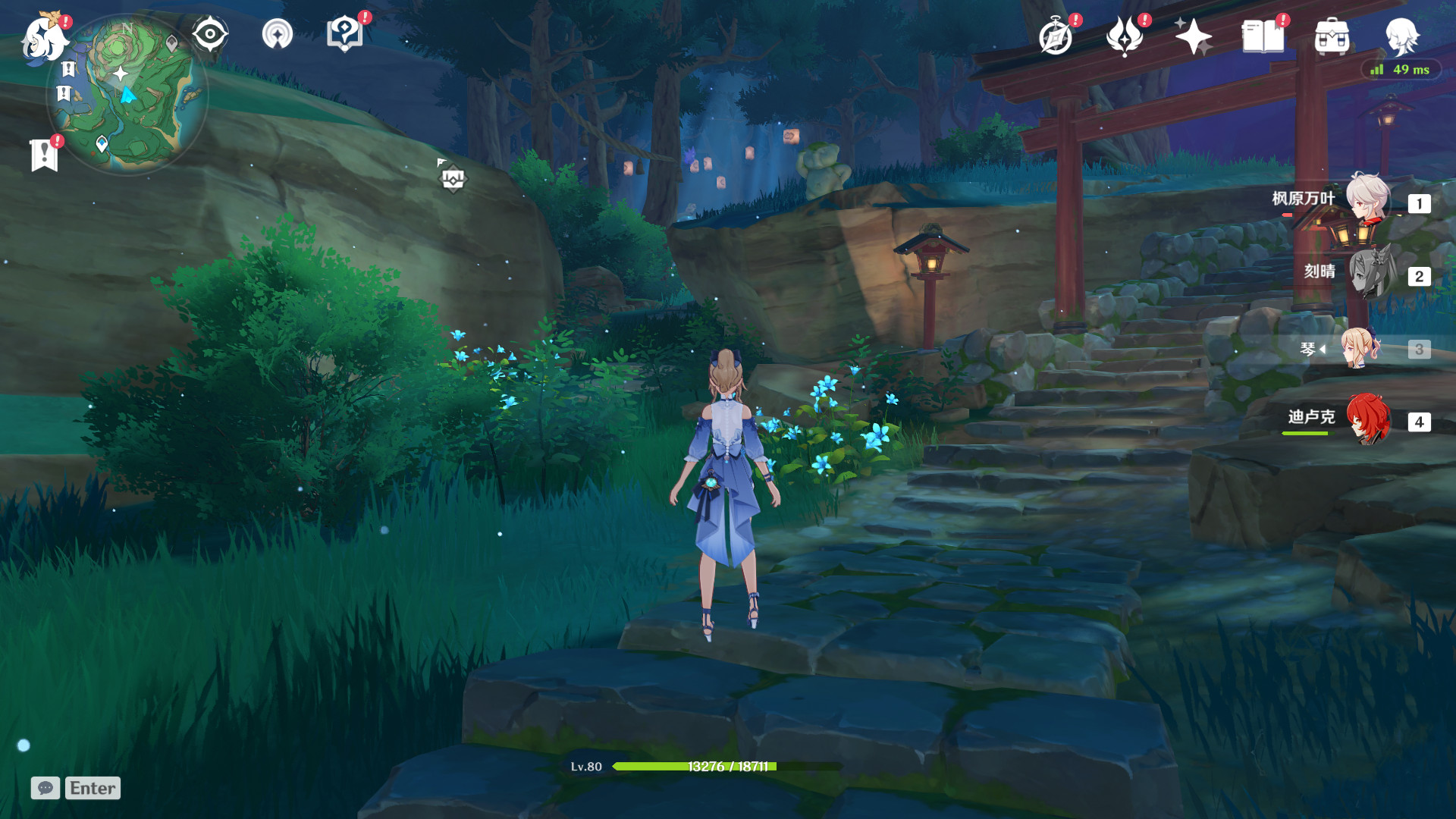Open the signal beacon icon
Image resolution: width=1456 pixels, height=819 pixels.
click(277, 34)
